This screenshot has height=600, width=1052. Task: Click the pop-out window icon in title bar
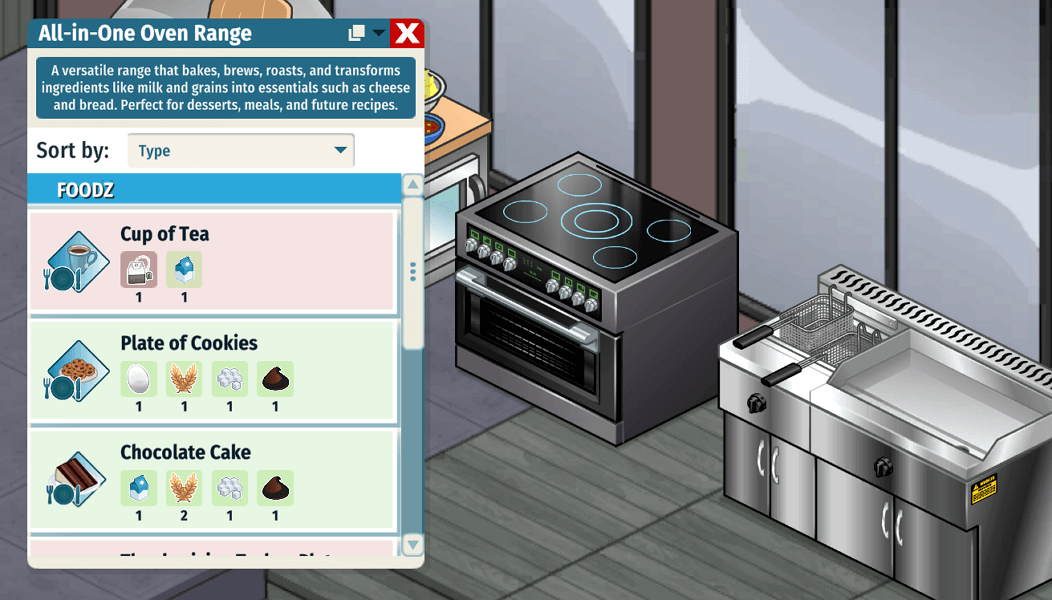pyautogui.click(x=356, y=33)
